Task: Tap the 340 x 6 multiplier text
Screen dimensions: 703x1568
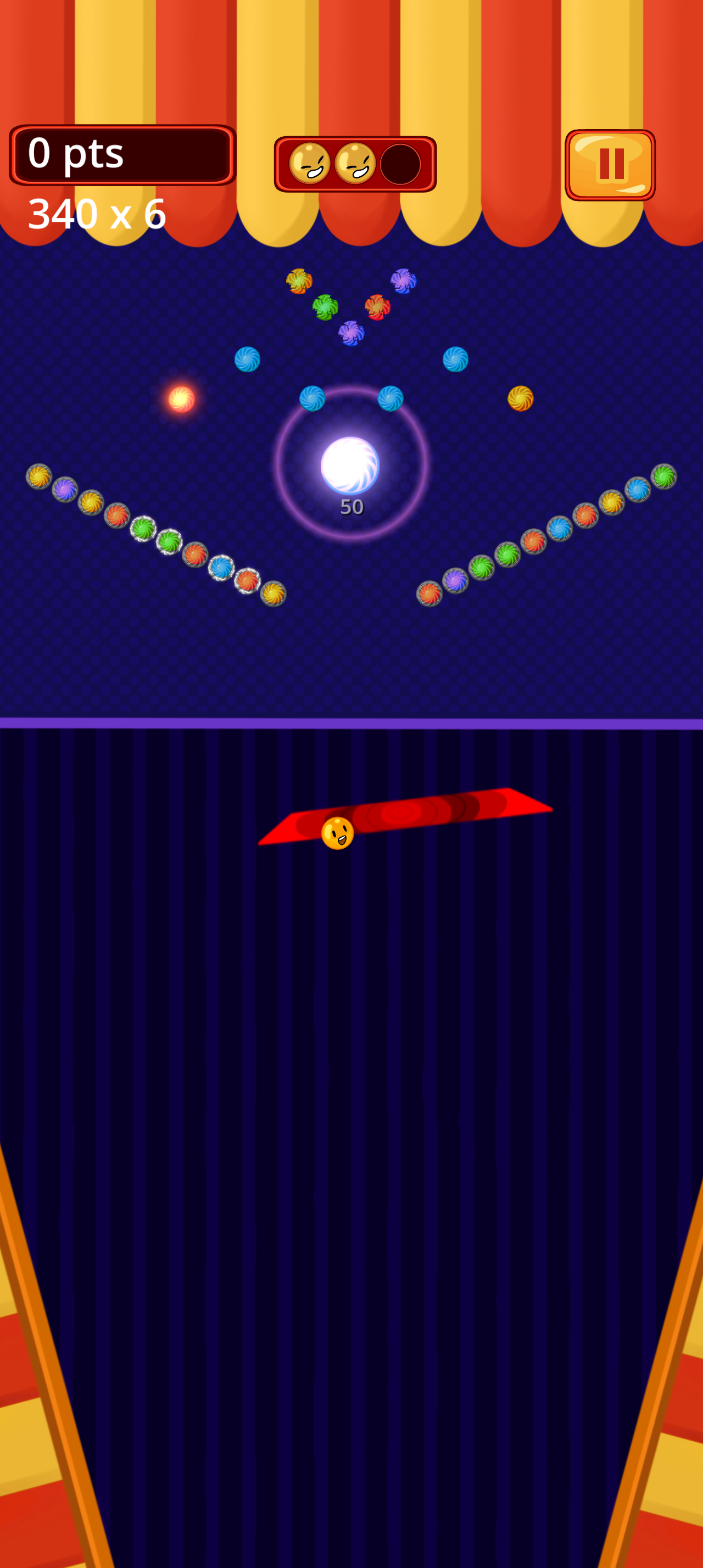Action: 96,213
